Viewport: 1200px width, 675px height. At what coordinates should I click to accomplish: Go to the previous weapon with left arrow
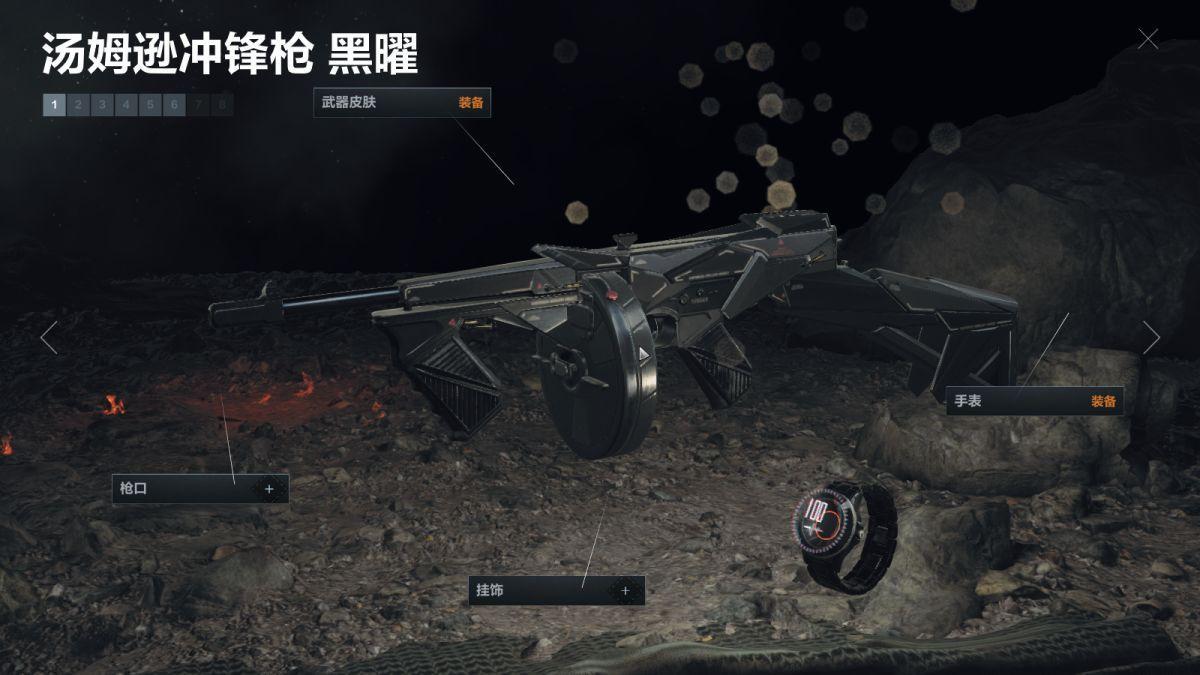48,338
